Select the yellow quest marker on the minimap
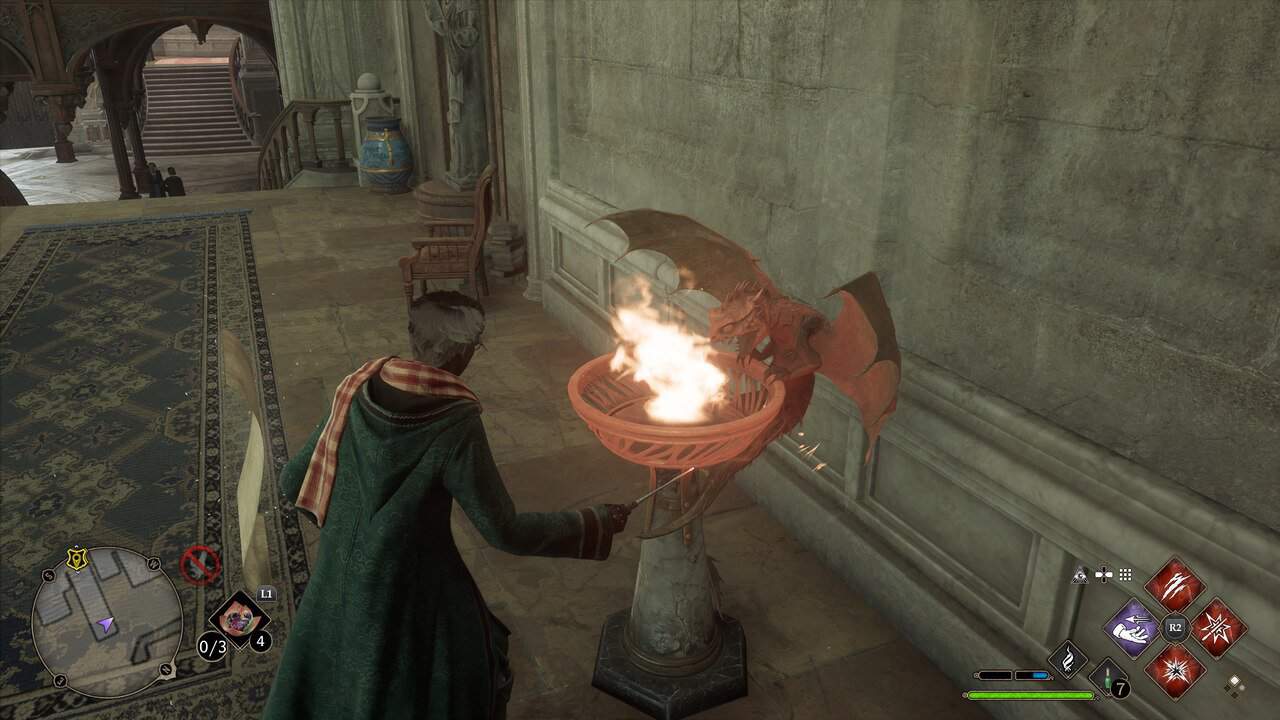This screenshot has width=1280, height=720. 75,559
